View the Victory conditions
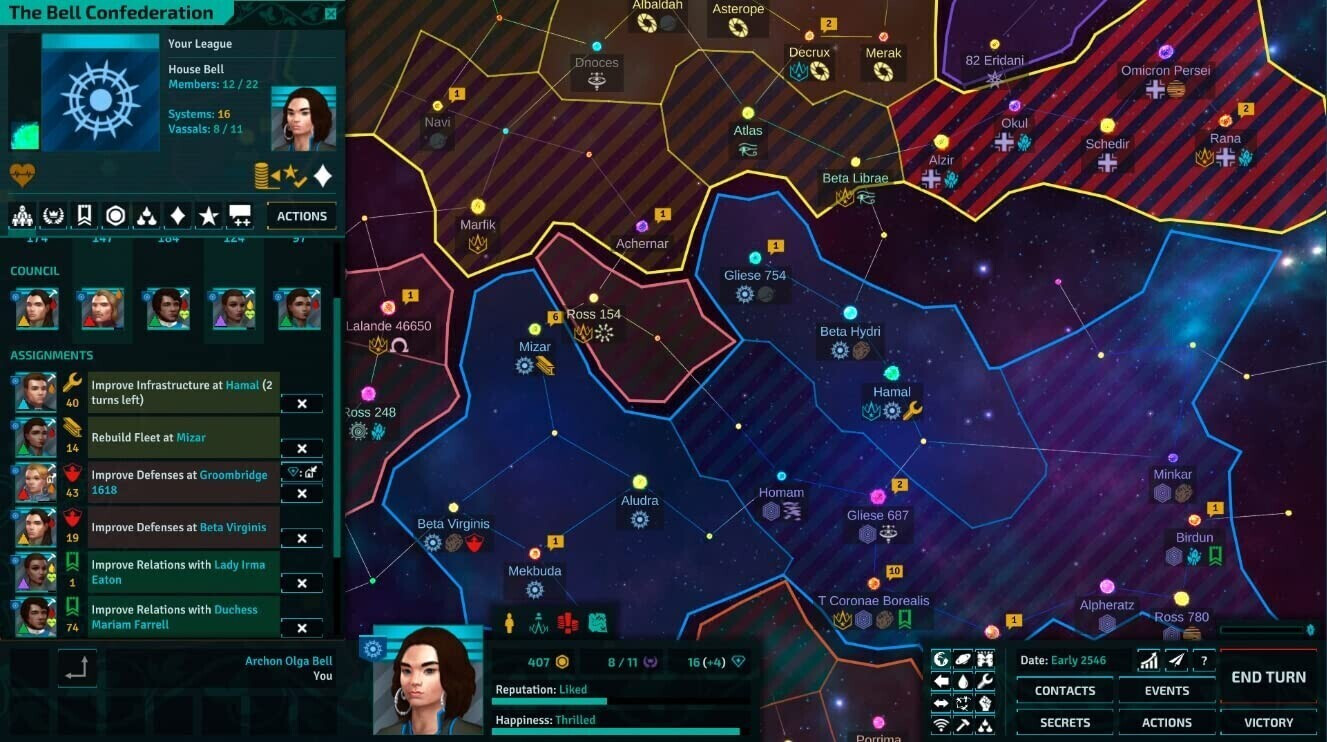 (x=1268, y=722)
